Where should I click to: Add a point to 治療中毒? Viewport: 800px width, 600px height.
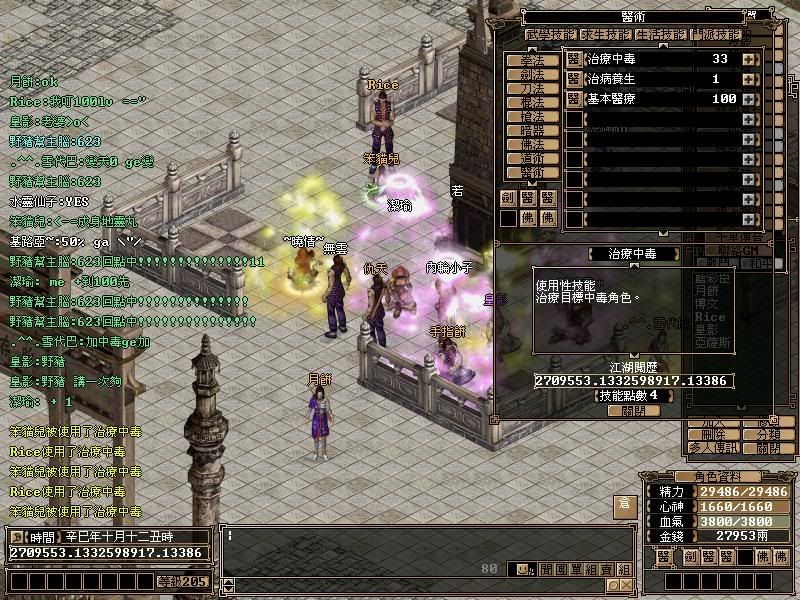tap(748, 59)
